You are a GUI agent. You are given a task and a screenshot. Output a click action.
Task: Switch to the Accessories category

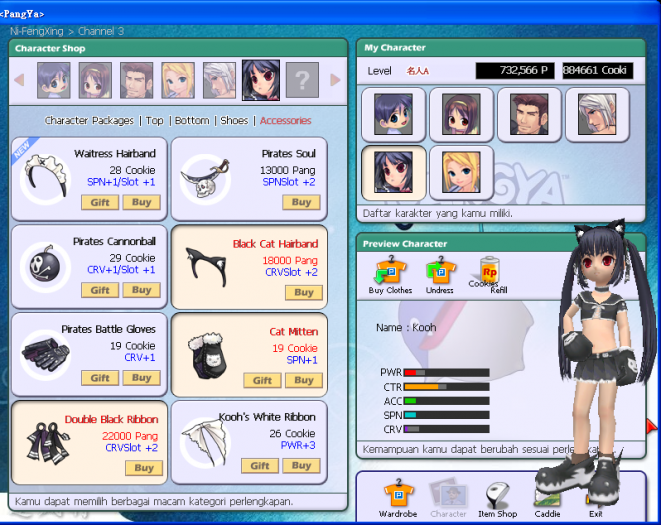pos(285,121)
